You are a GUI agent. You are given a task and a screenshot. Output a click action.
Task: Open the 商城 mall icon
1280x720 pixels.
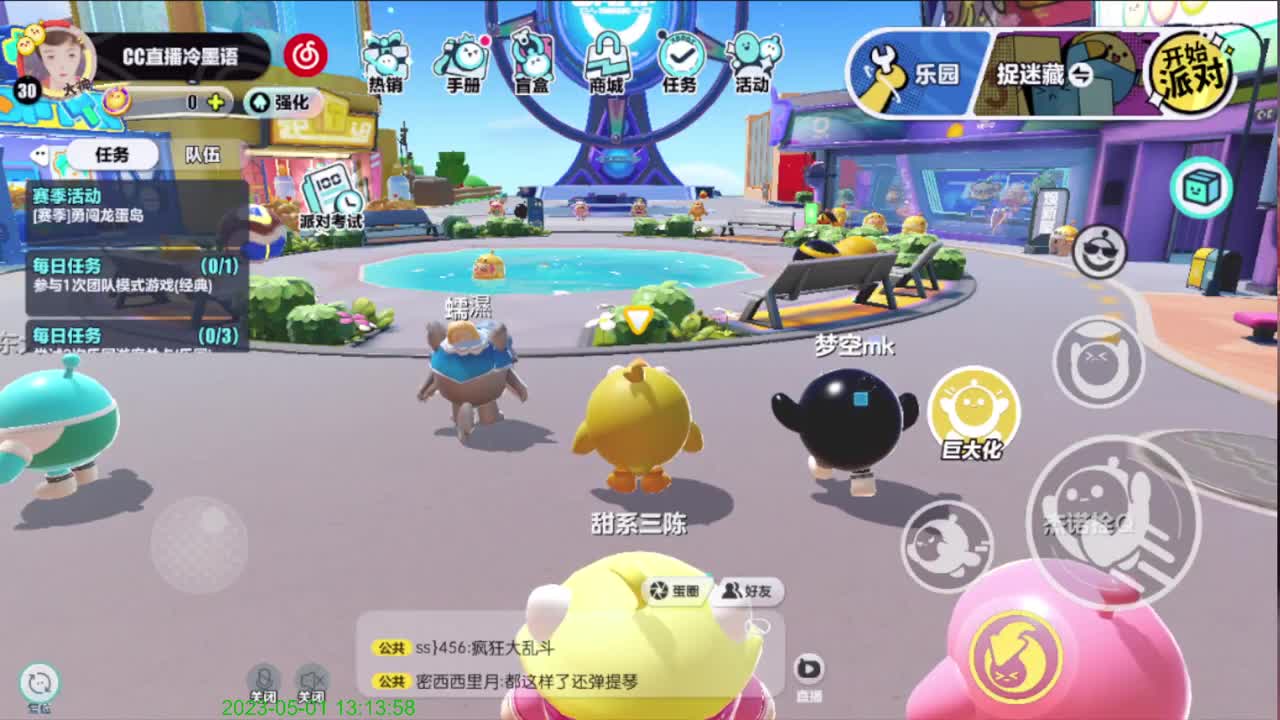pos(604,55)
